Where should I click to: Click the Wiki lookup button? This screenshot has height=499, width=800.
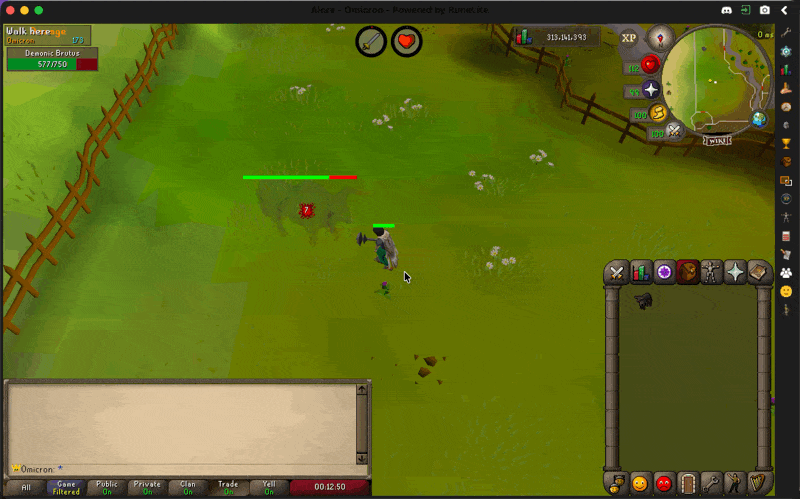tap(716, 140)
